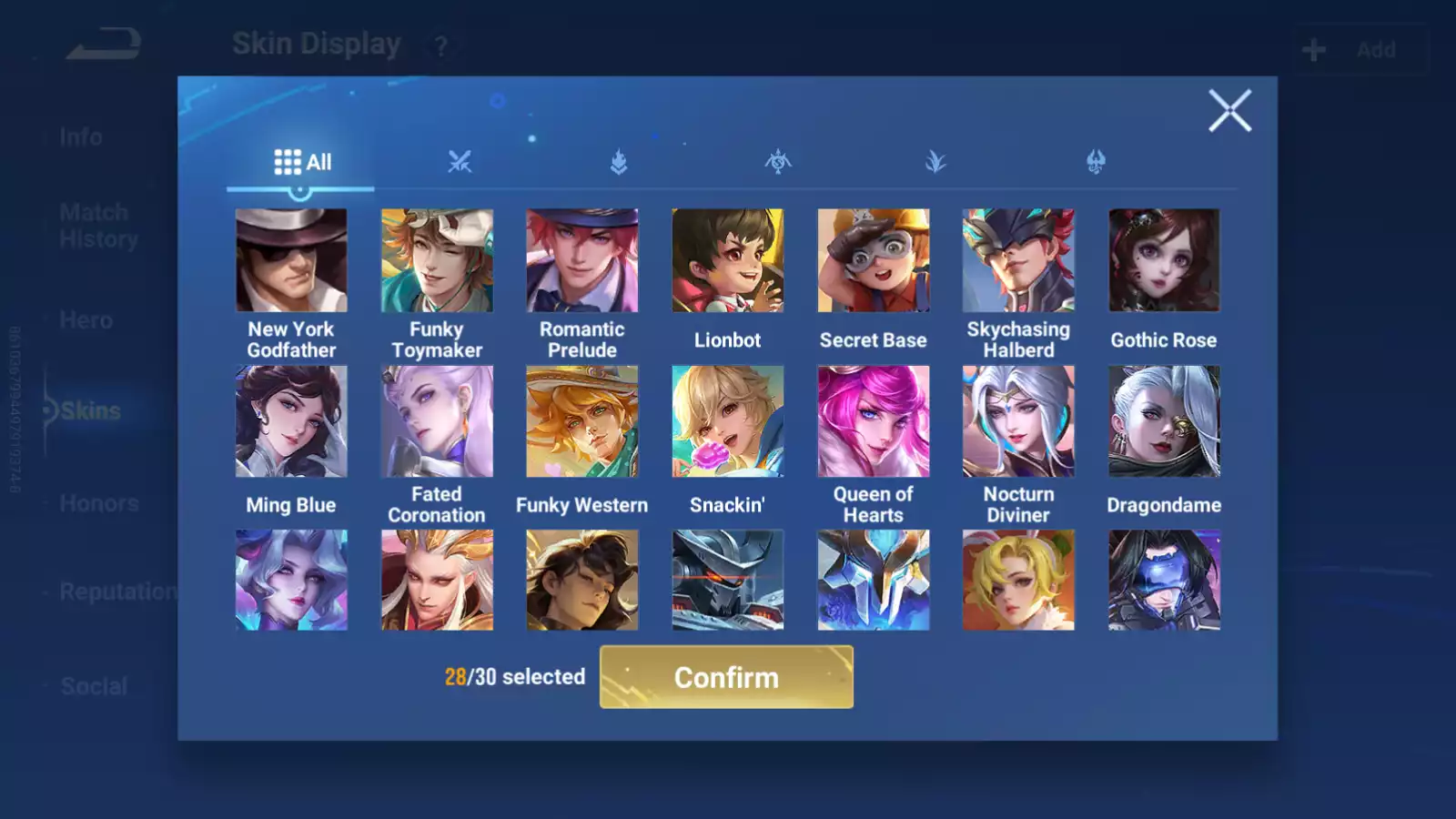The image size is (1456, 819).
Task: Confirm the skin selection
Action: coord(726,677)
